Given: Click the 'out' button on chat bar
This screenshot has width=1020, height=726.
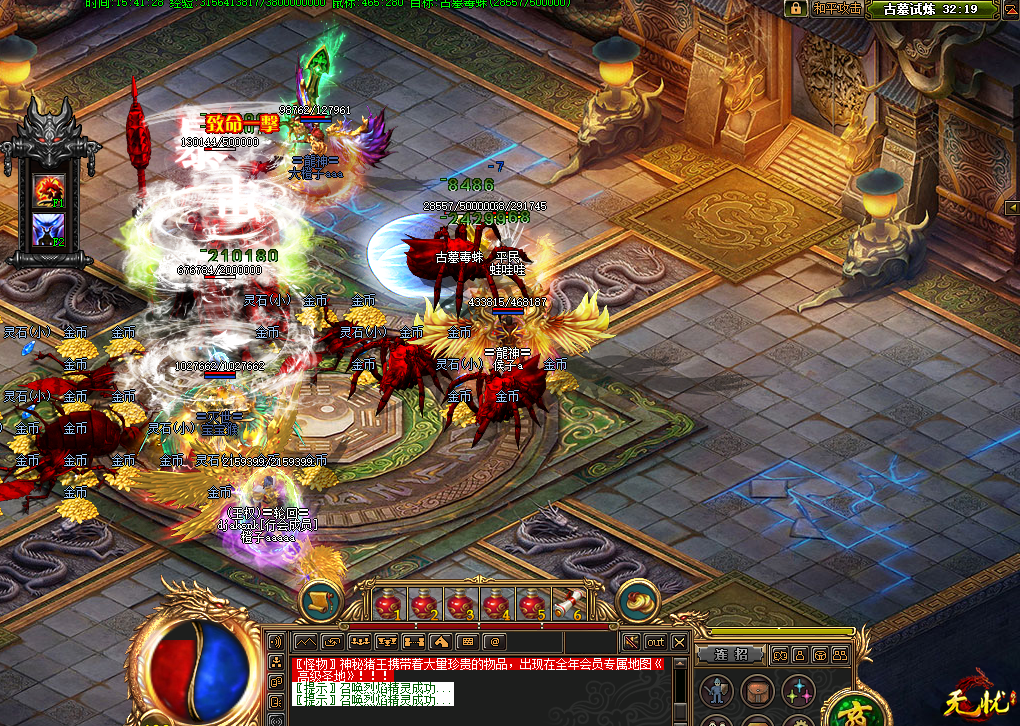Looking at the screenshot, I should click(655, 642).
